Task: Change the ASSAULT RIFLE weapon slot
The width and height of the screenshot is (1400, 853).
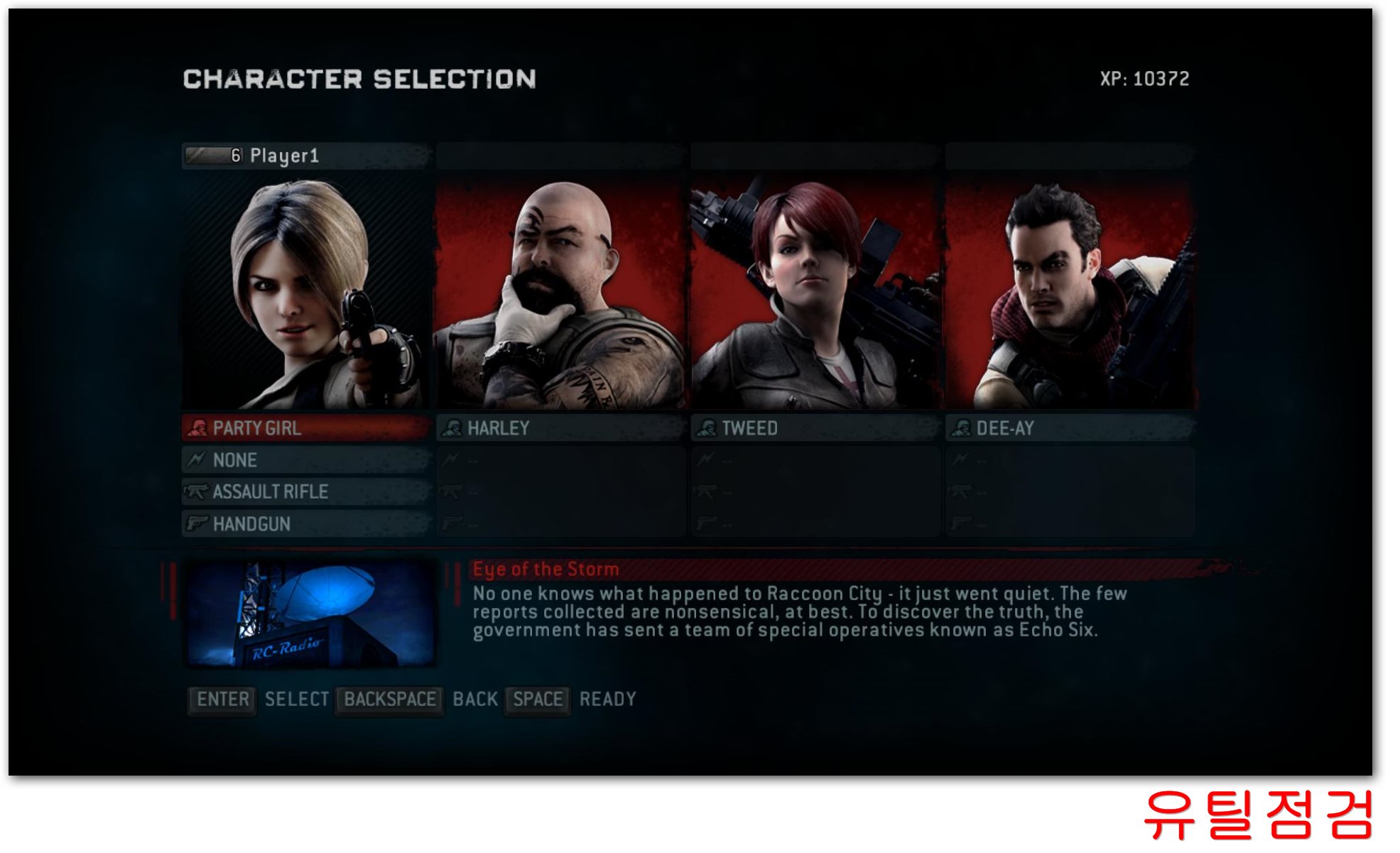Action: (x=307, y=491)
